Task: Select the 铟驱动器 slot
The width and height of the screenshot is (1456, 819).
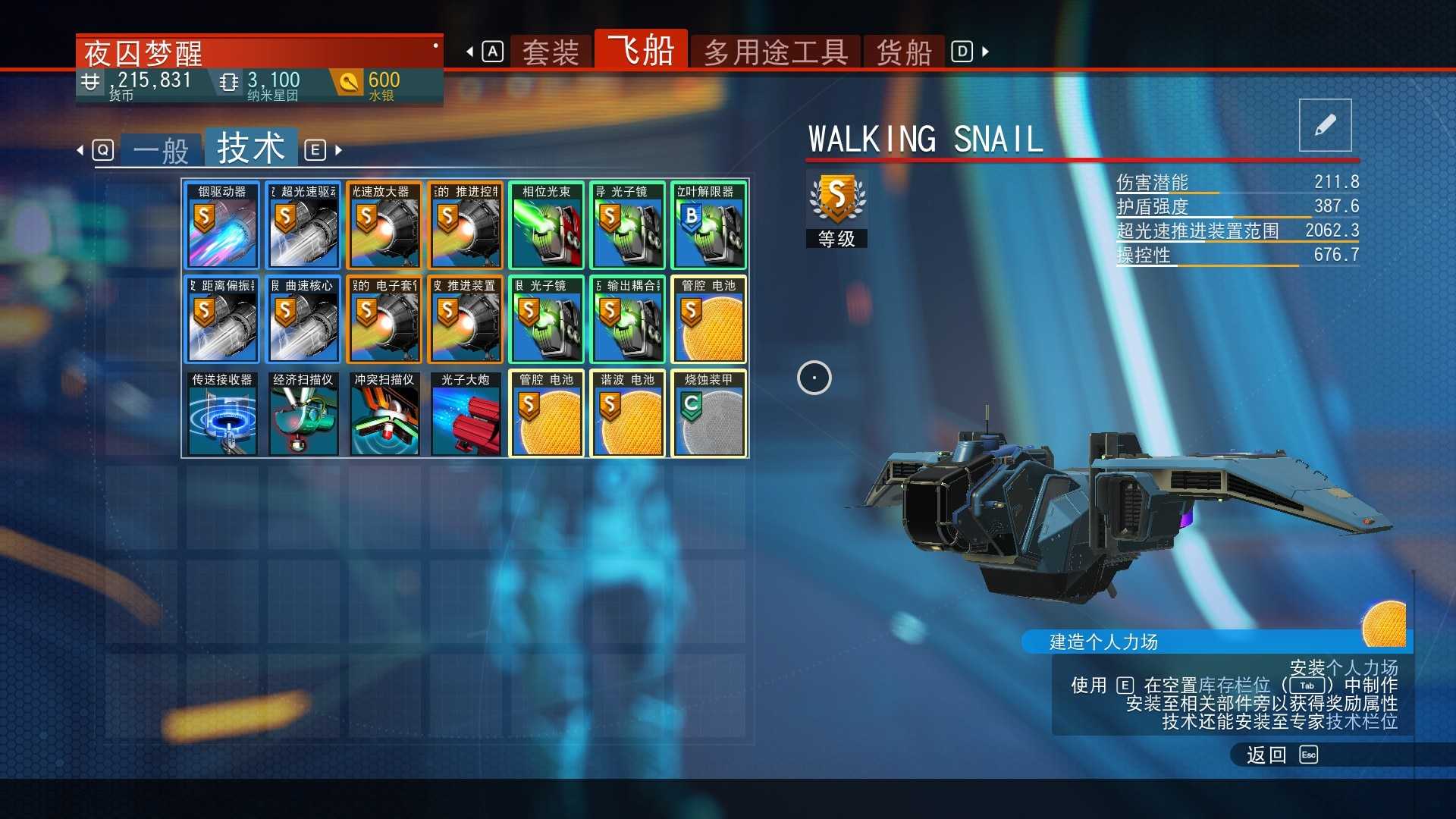Action: (x=222, y=225)
